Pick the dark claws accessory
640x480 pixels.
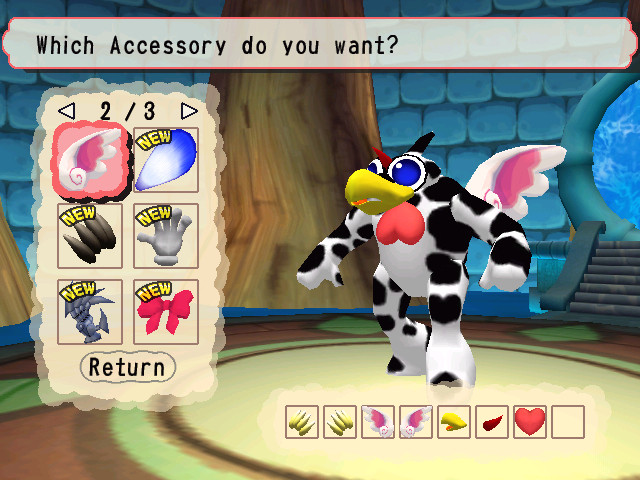(90, 236)
